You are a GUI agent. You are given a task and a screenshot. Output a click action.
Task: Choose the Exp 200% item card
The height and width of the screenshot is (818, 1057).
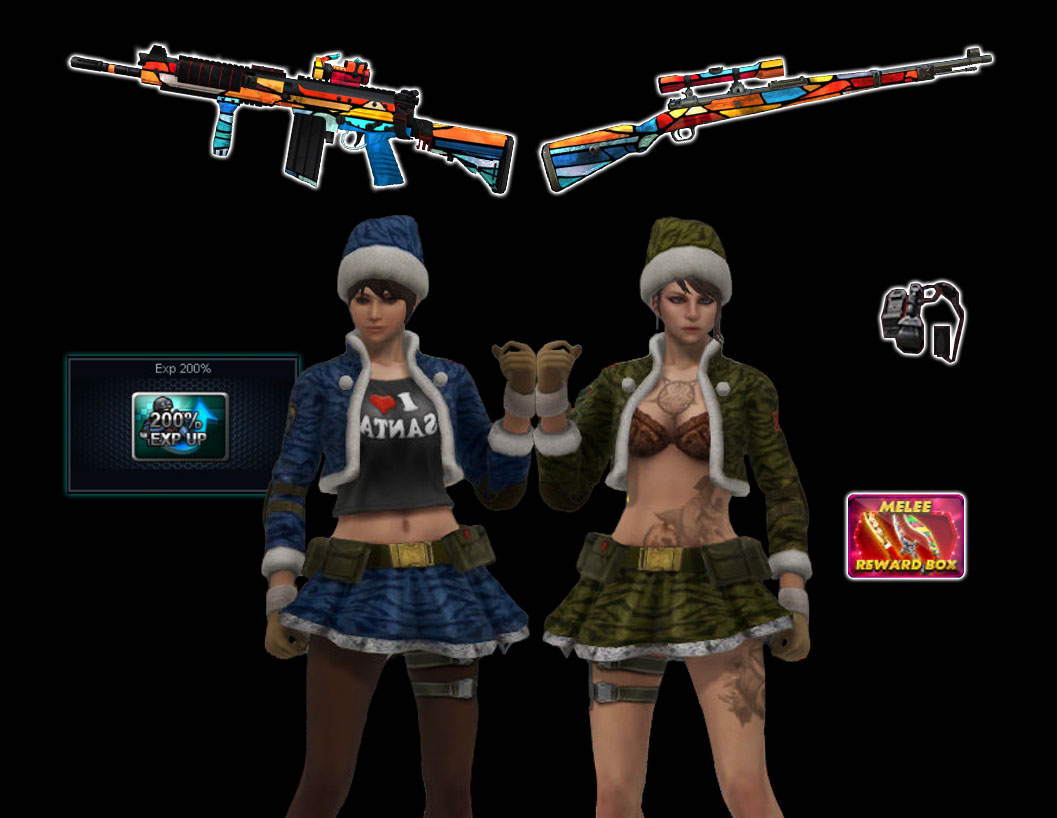tap(182, 424)
